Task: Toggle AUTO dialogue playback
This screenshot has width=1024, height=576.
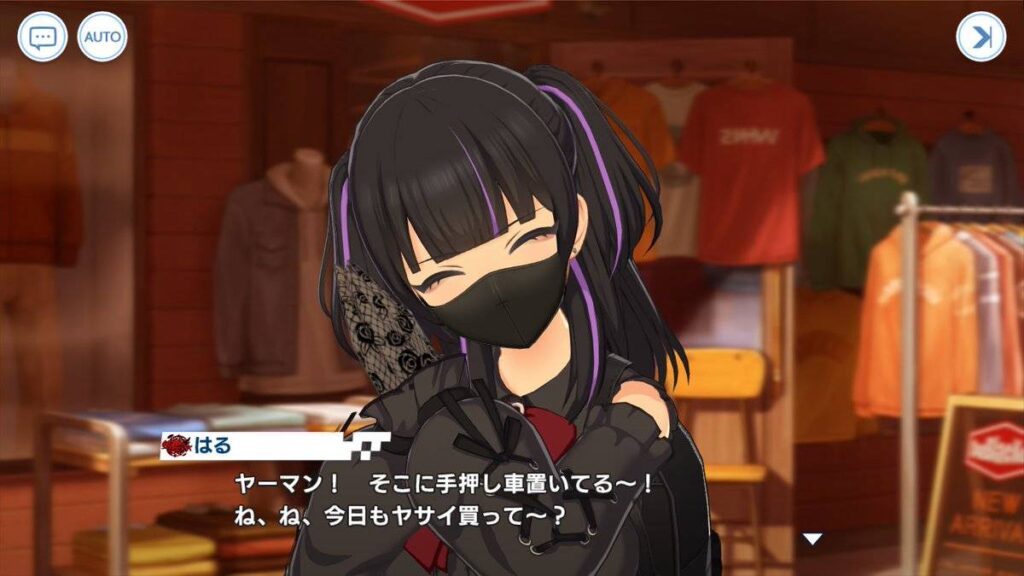Action: [102, 37]
